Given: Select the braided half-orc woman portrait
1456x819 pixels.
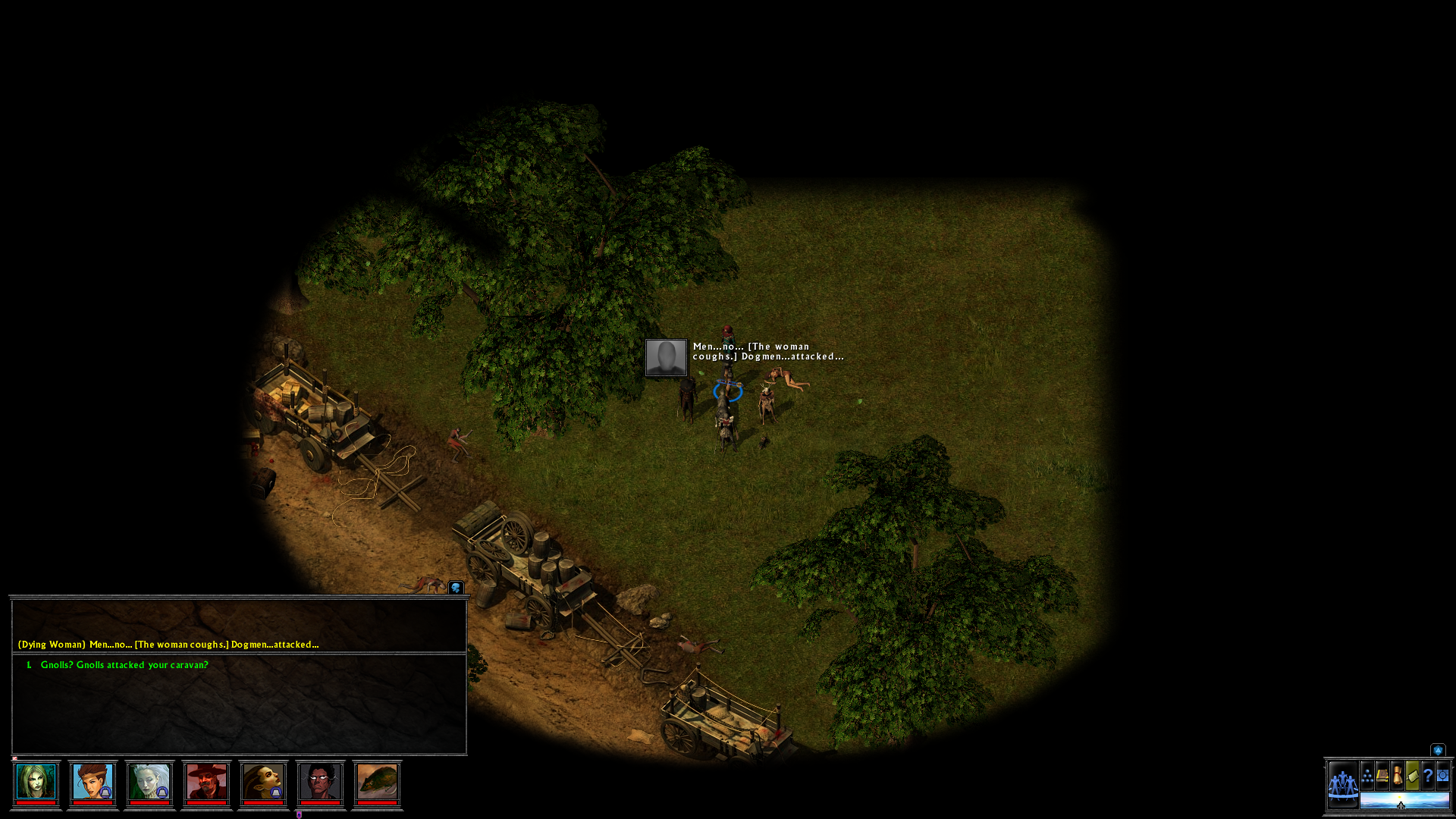Looking at the screenshot, I should pos(263,782).
